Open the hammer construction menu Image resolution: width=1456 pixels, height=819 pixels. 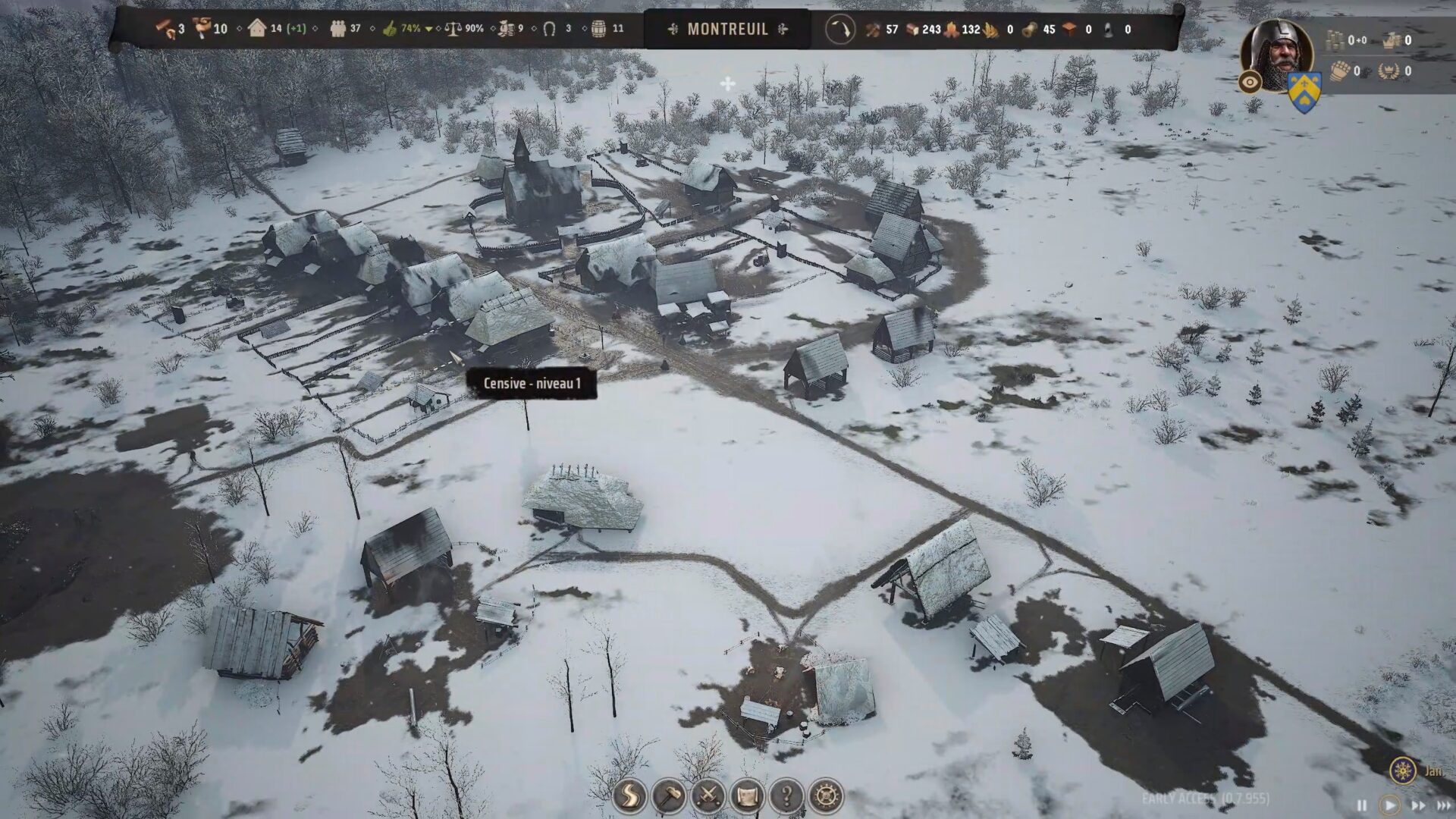(669, 796)
